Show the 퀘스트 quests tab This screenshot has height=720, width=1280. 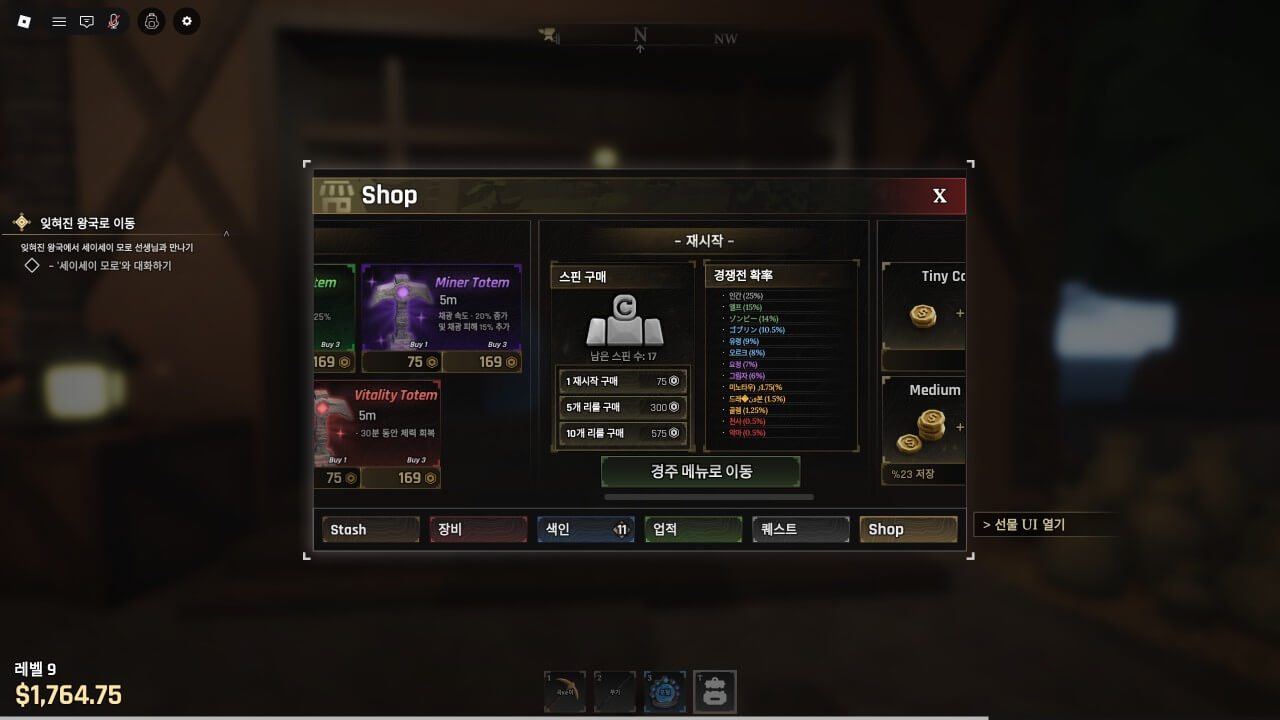(x=800, y=529)
